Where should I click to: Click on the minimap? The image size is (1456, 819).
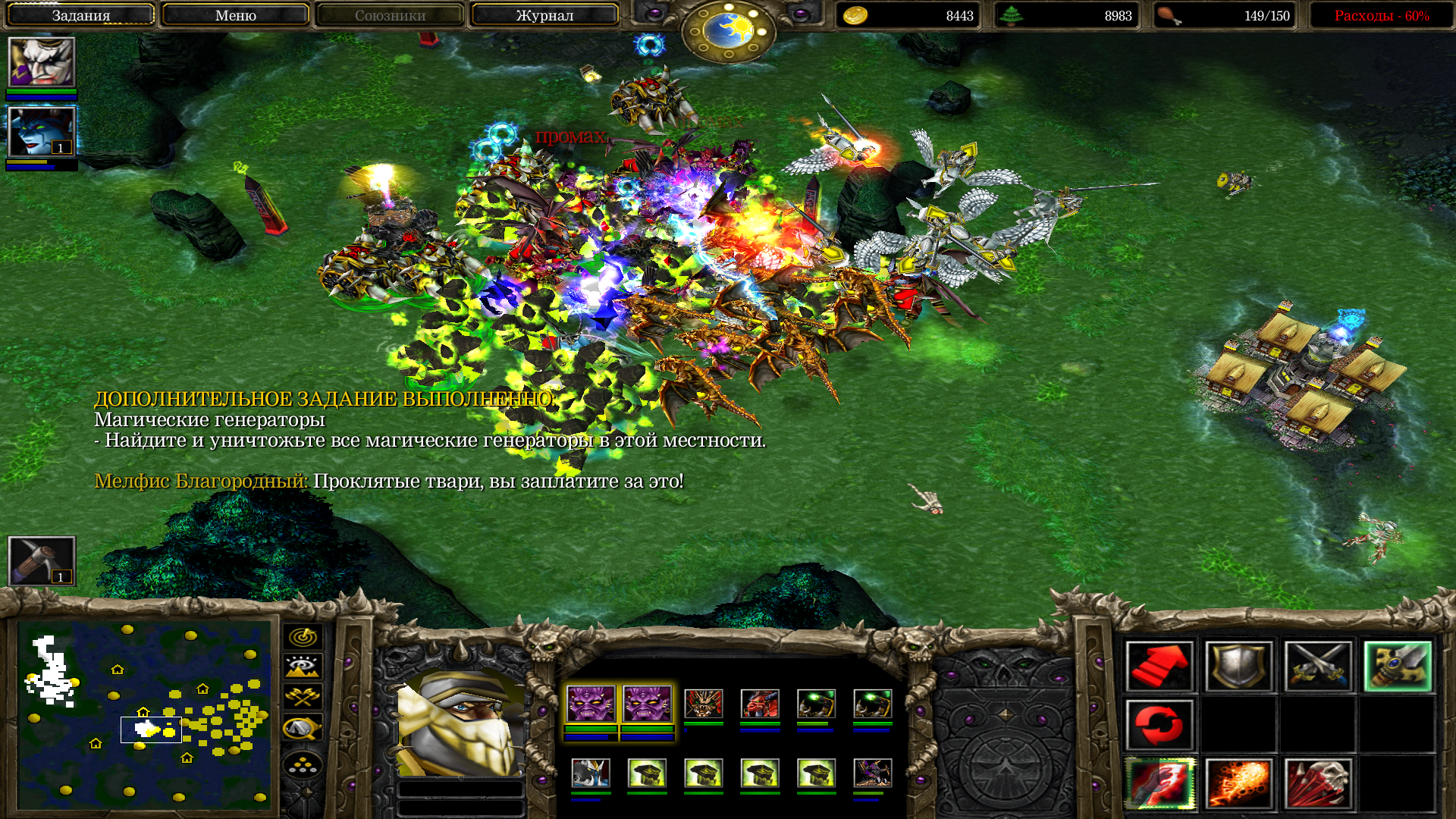pyautogui.click(x=144, y=714)
